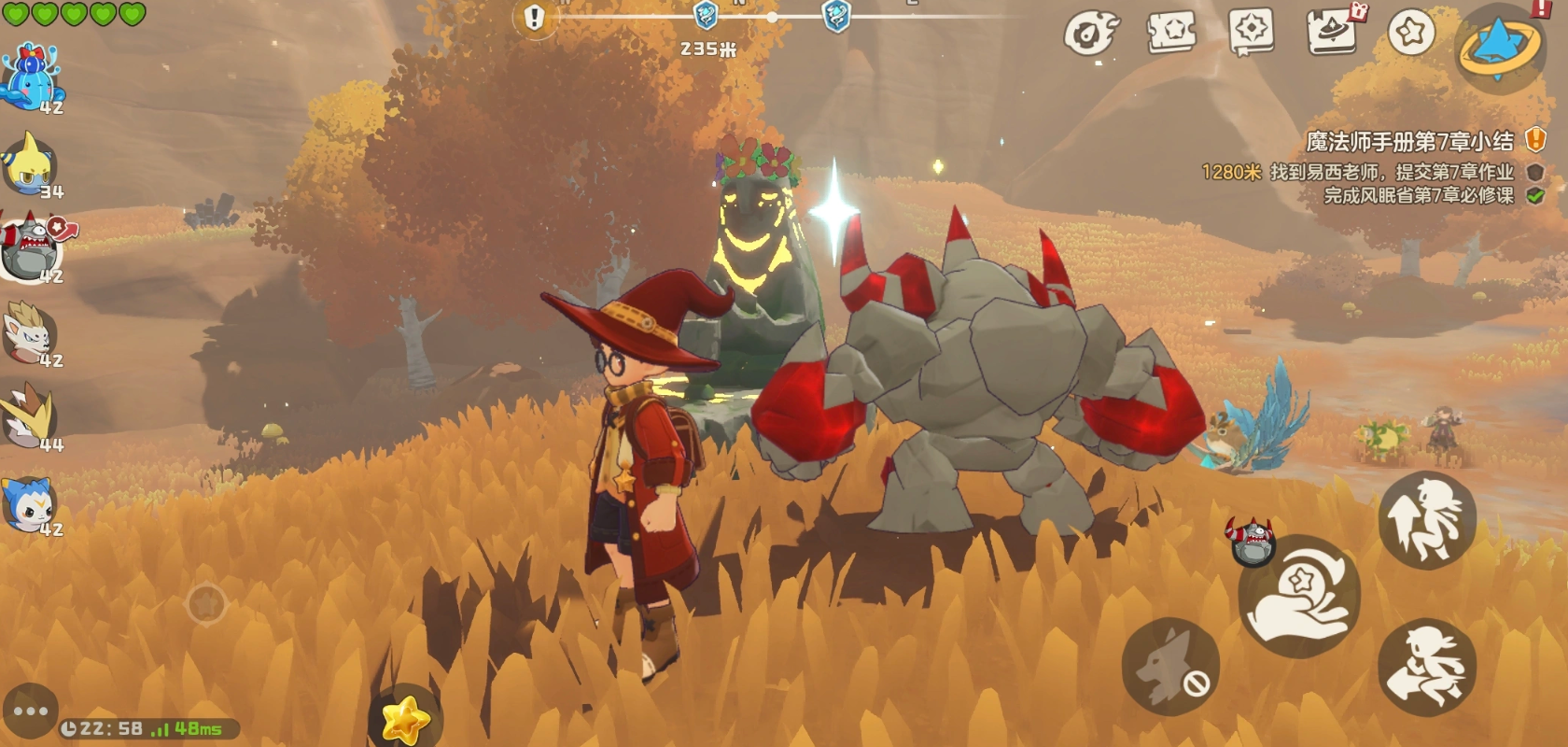Activate the dash sprint button
Screen dimensions: 1568x747
(1426, 669)
